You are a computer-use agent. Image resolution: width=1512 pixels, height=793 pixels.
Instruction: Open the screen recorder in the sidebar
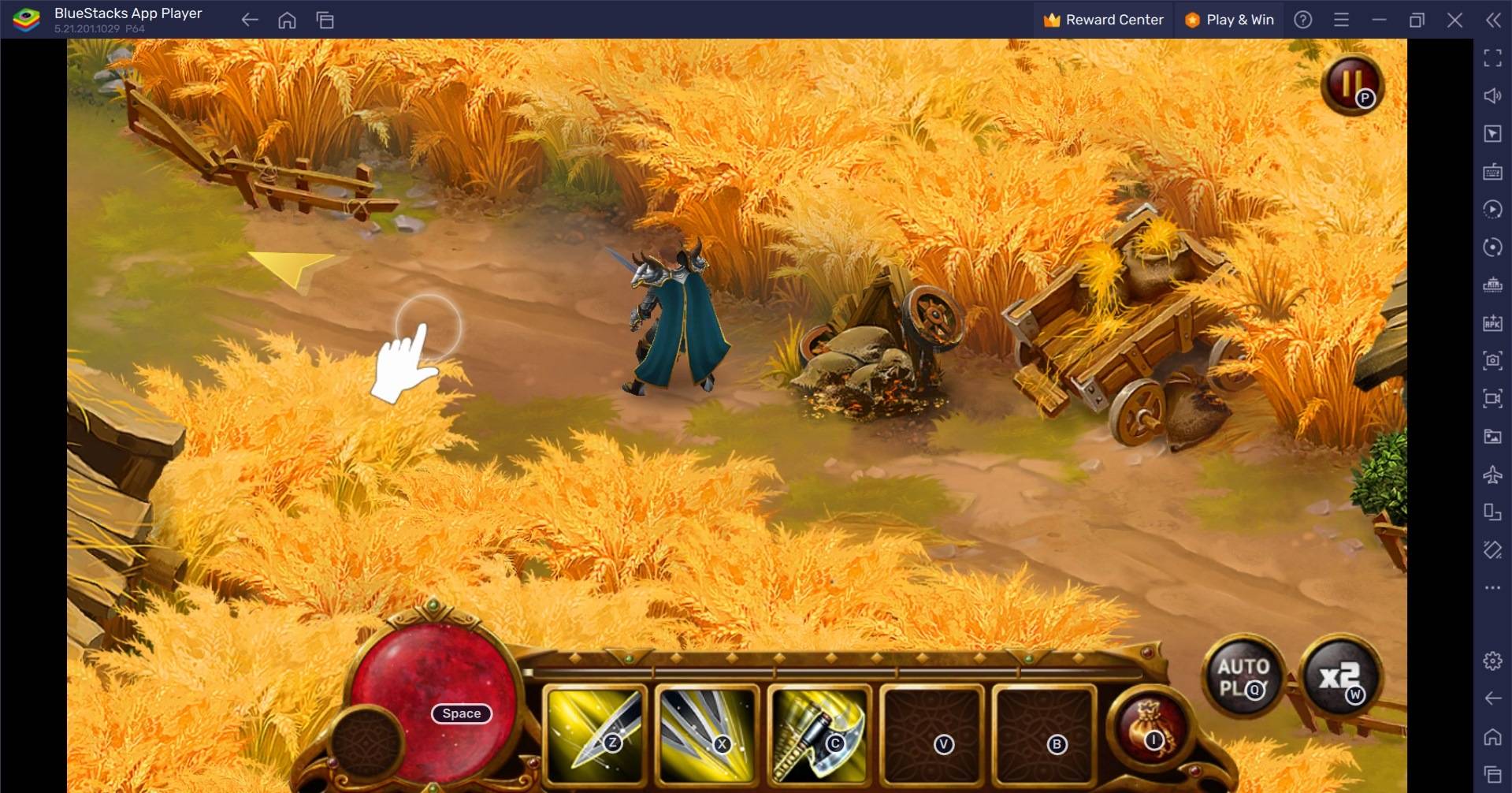tap(1493, 398)
